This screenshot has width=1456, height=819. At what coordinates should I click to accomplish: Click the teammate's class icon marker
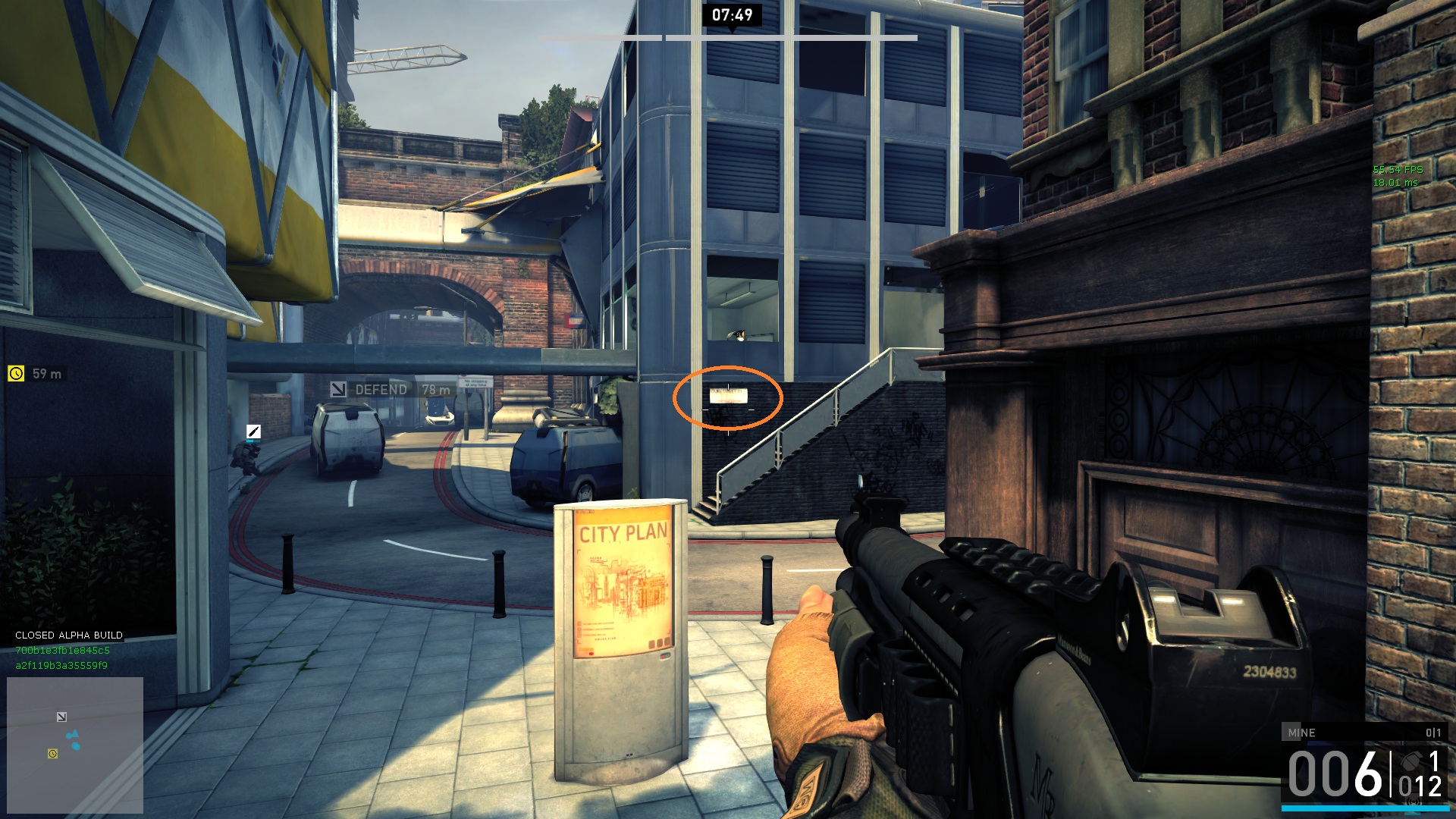tap(253, 431)
